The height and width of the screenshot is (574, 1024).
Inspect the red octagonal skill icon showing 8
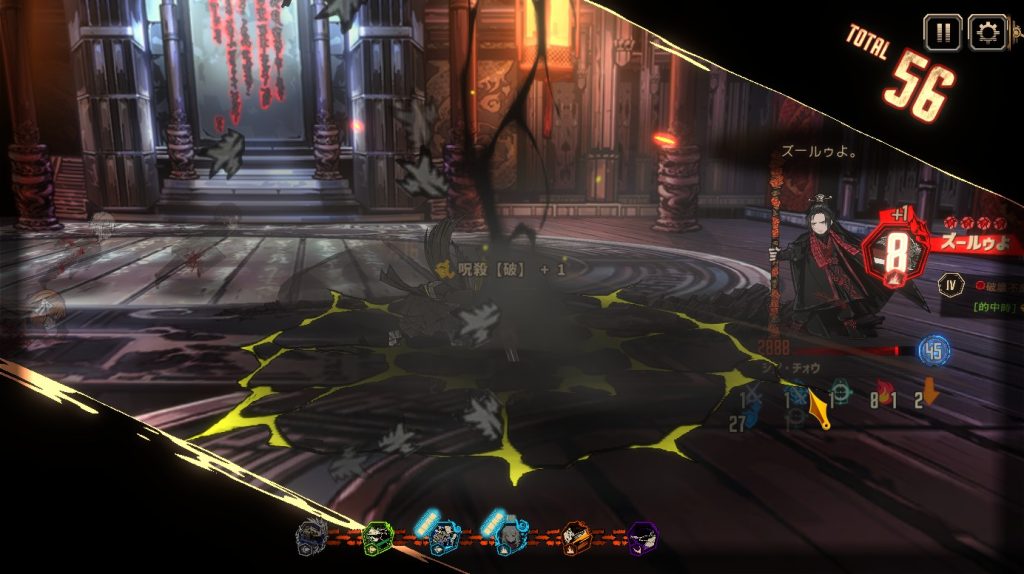pyautogui.click(x=890, y=248)
